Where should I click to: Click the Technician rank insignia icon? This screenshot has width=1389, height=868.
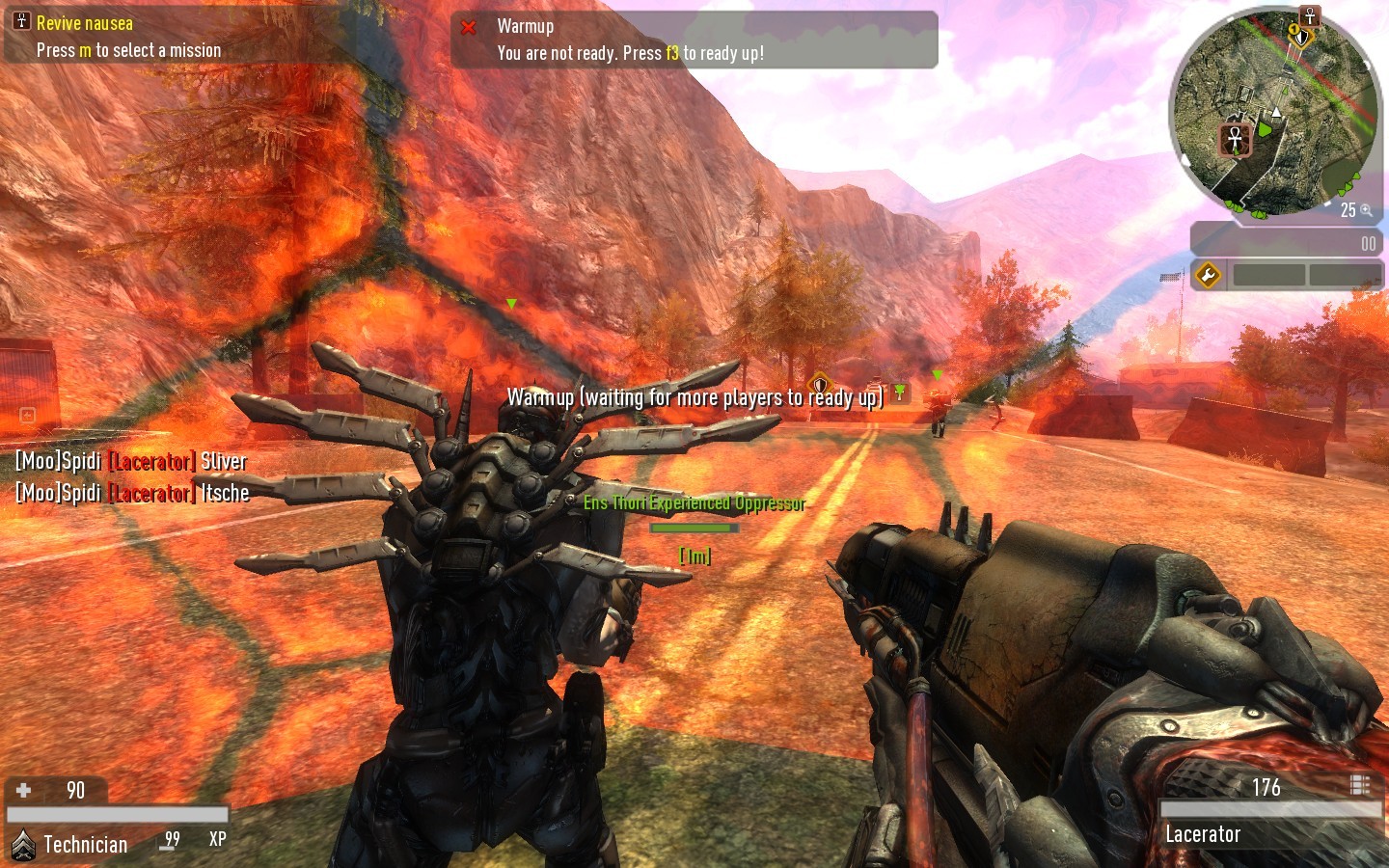[x=23, y=845]
